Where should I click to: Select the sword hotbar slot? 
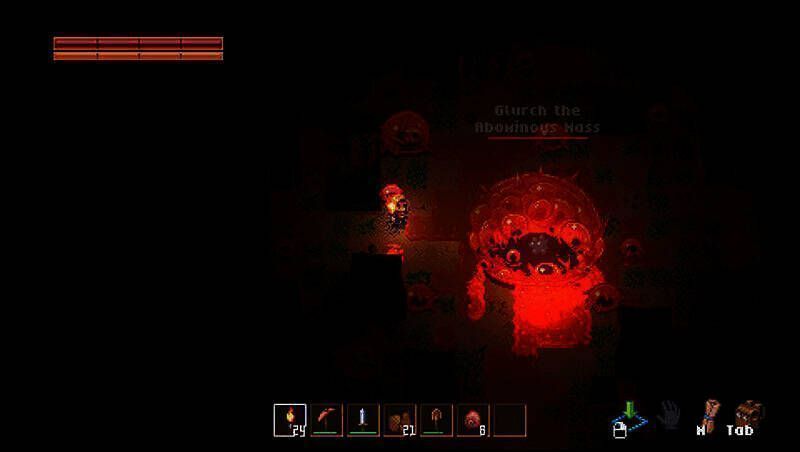pyautogui.click(x=363, y=420)
